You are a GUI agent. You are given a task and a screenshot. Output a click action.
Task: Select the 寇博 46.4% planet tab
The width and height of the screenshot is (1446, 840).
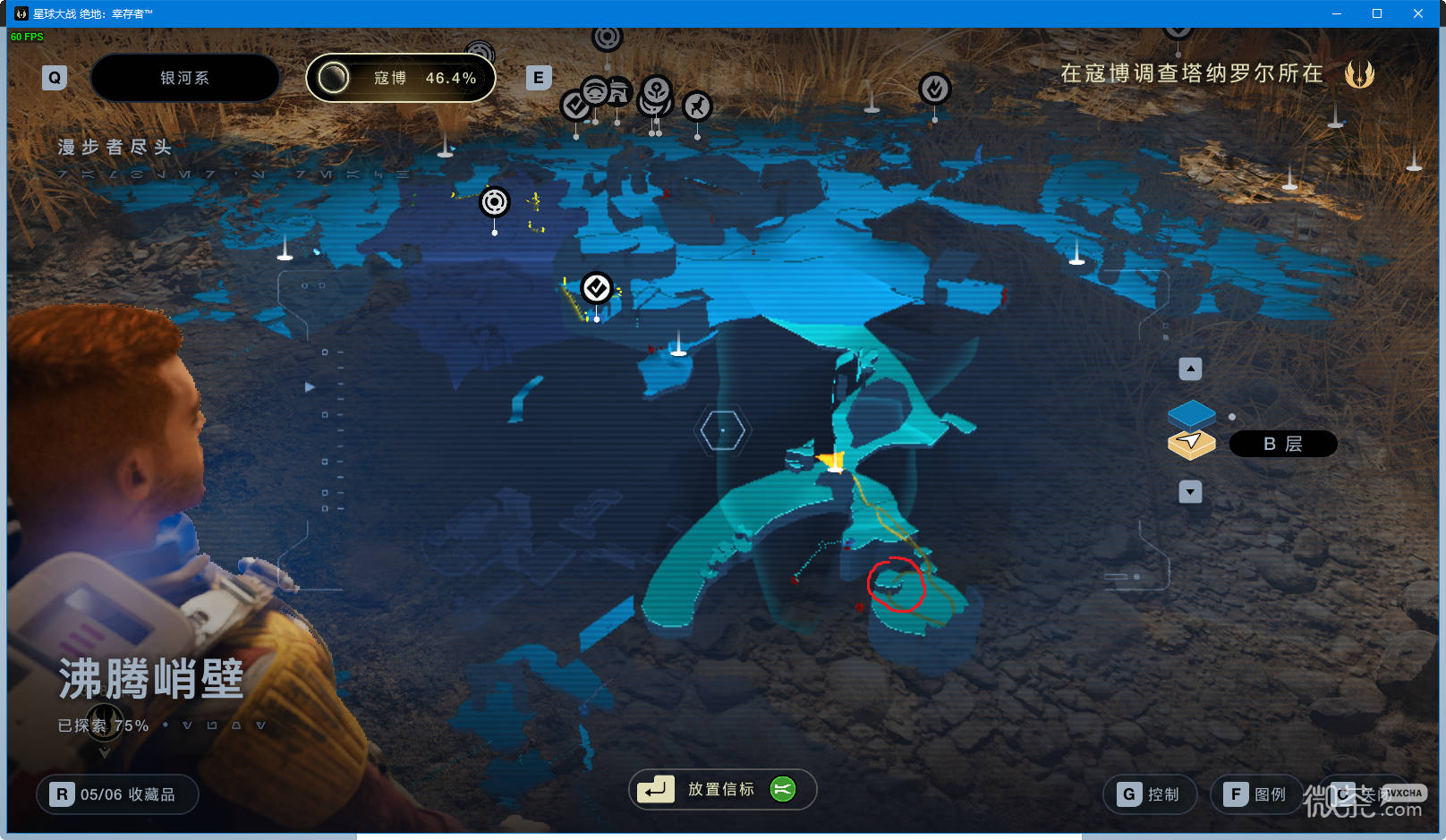pyautogui.click(x=401, y=78)
